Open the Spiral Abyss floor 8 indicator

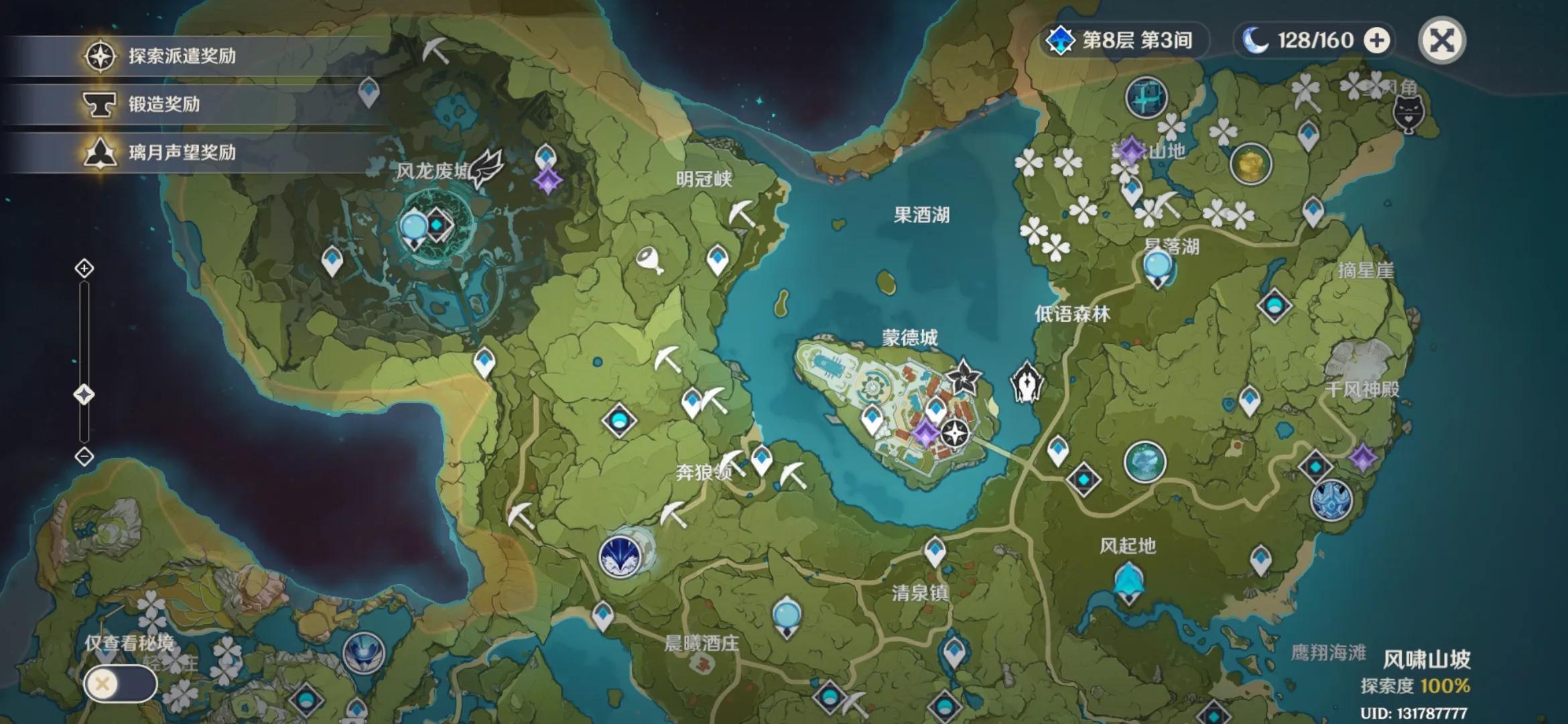click(1125, 40)
